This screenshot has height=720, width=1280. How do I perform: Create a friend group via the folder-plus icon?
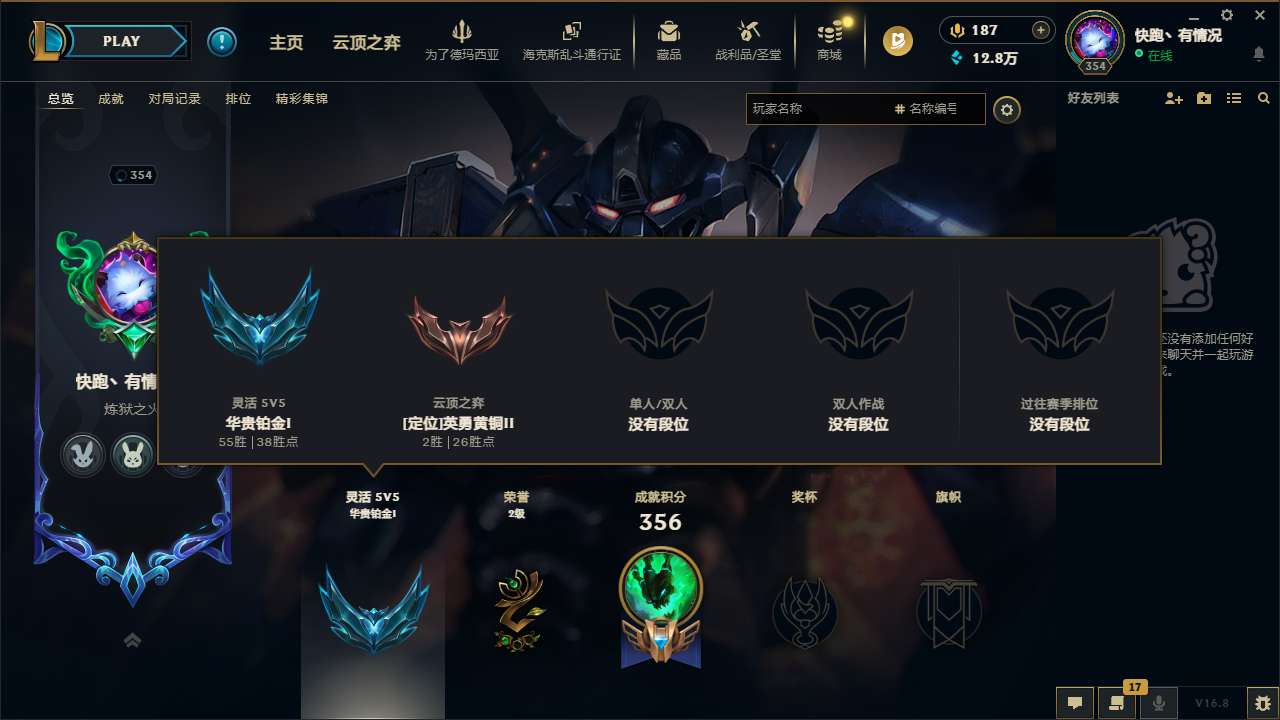coord(1203,98)
